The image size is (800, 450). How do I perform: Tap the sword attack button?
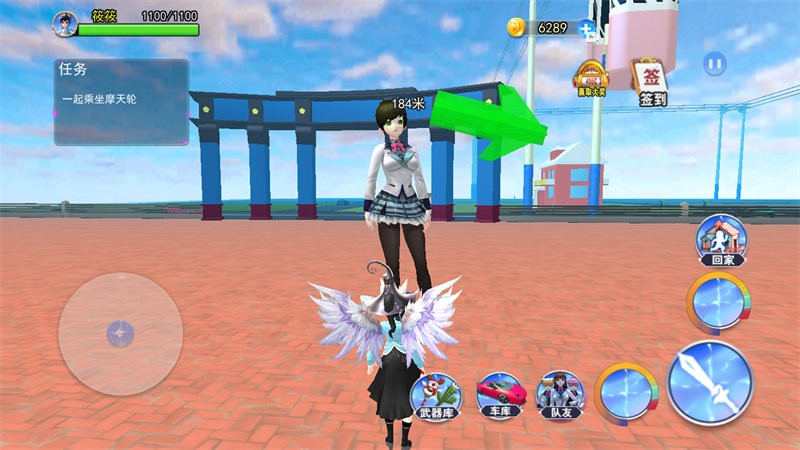(710, 382)
